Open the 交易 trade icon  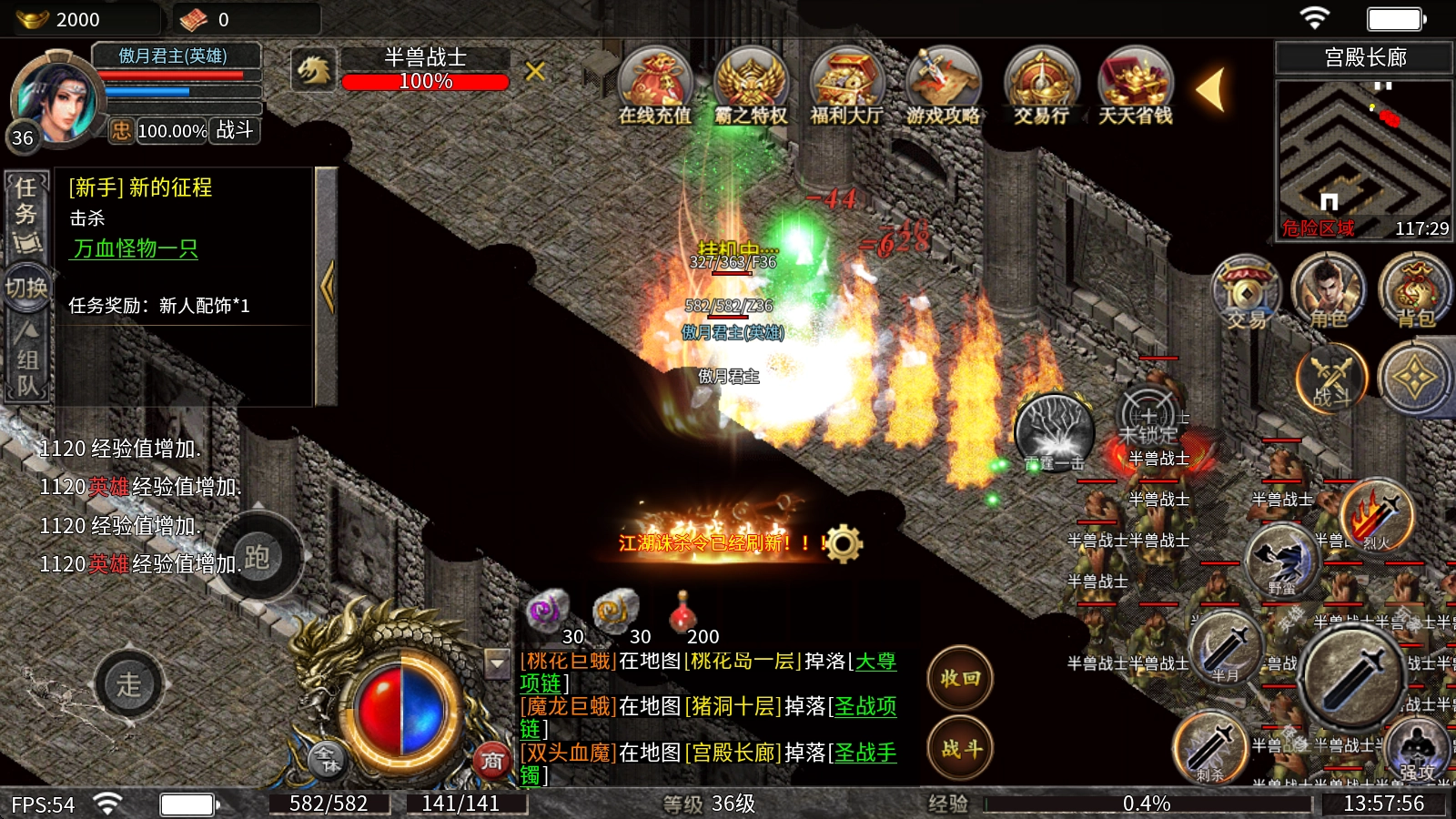(x=1246, y=291)
